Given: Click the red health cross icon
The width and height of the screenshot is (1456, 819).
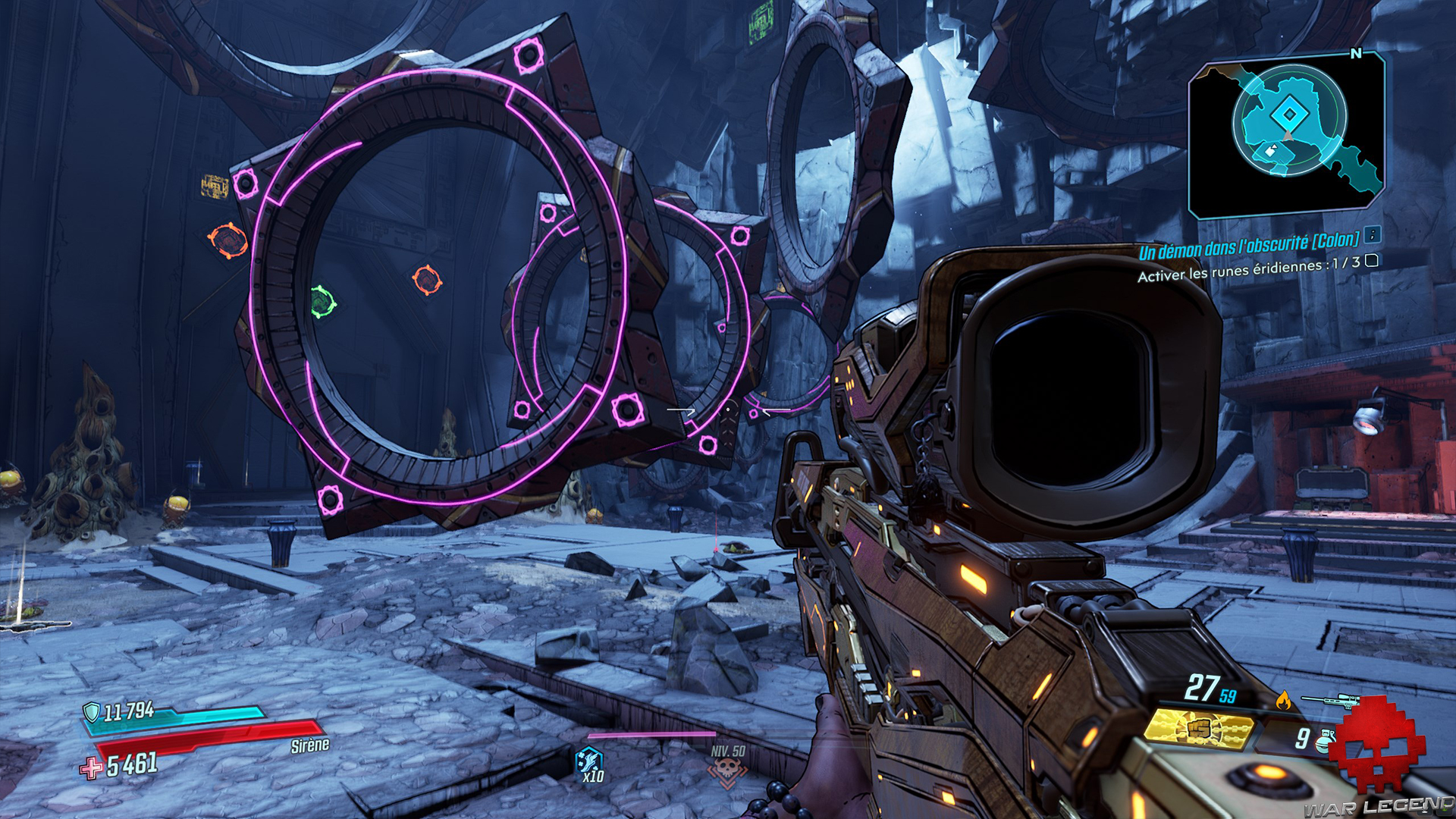Looking at the screenshot, I should pos(92,768).
